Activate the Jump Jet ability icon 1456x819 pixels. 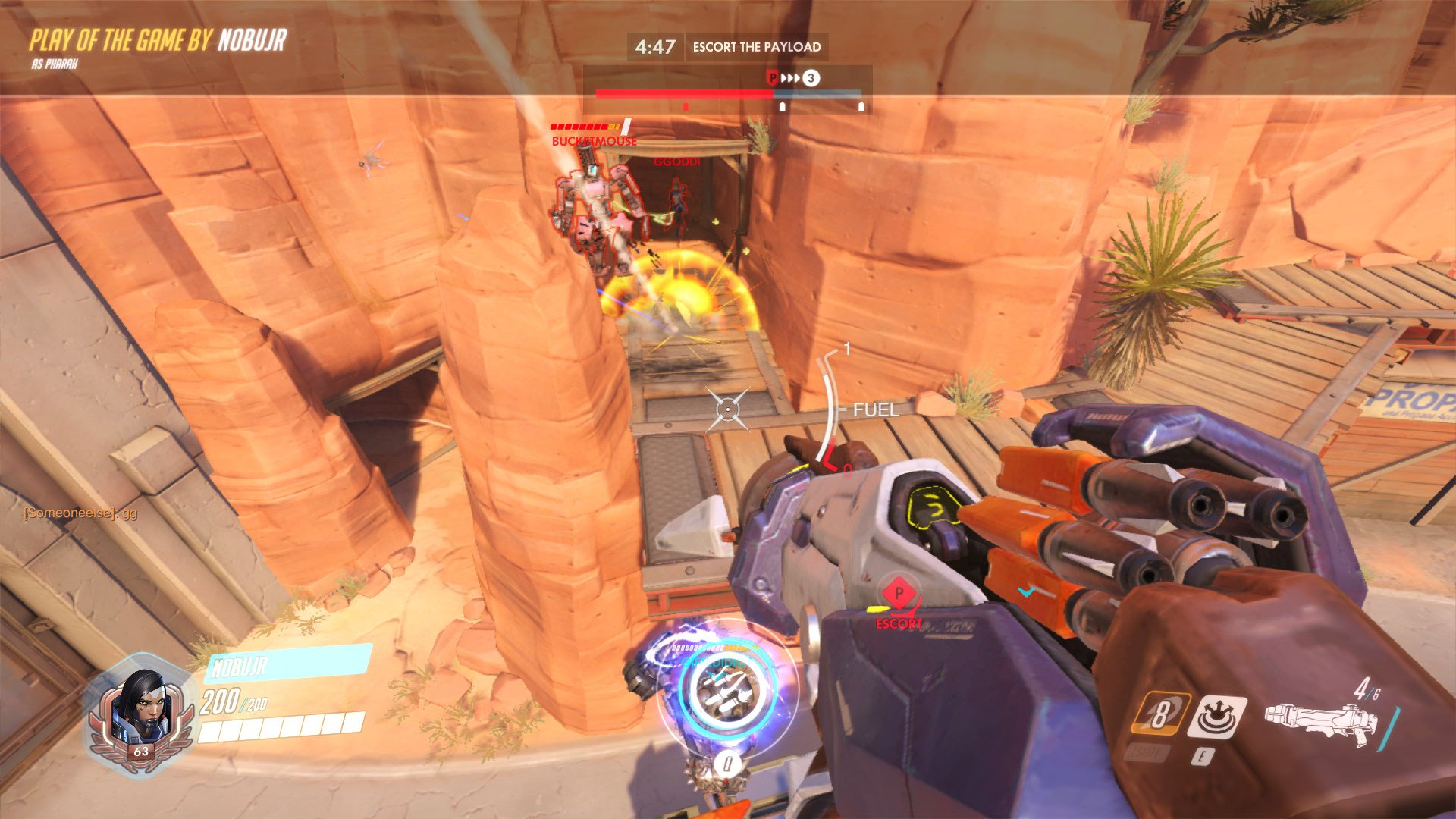pyautogui.click(x=1159, y=714)
